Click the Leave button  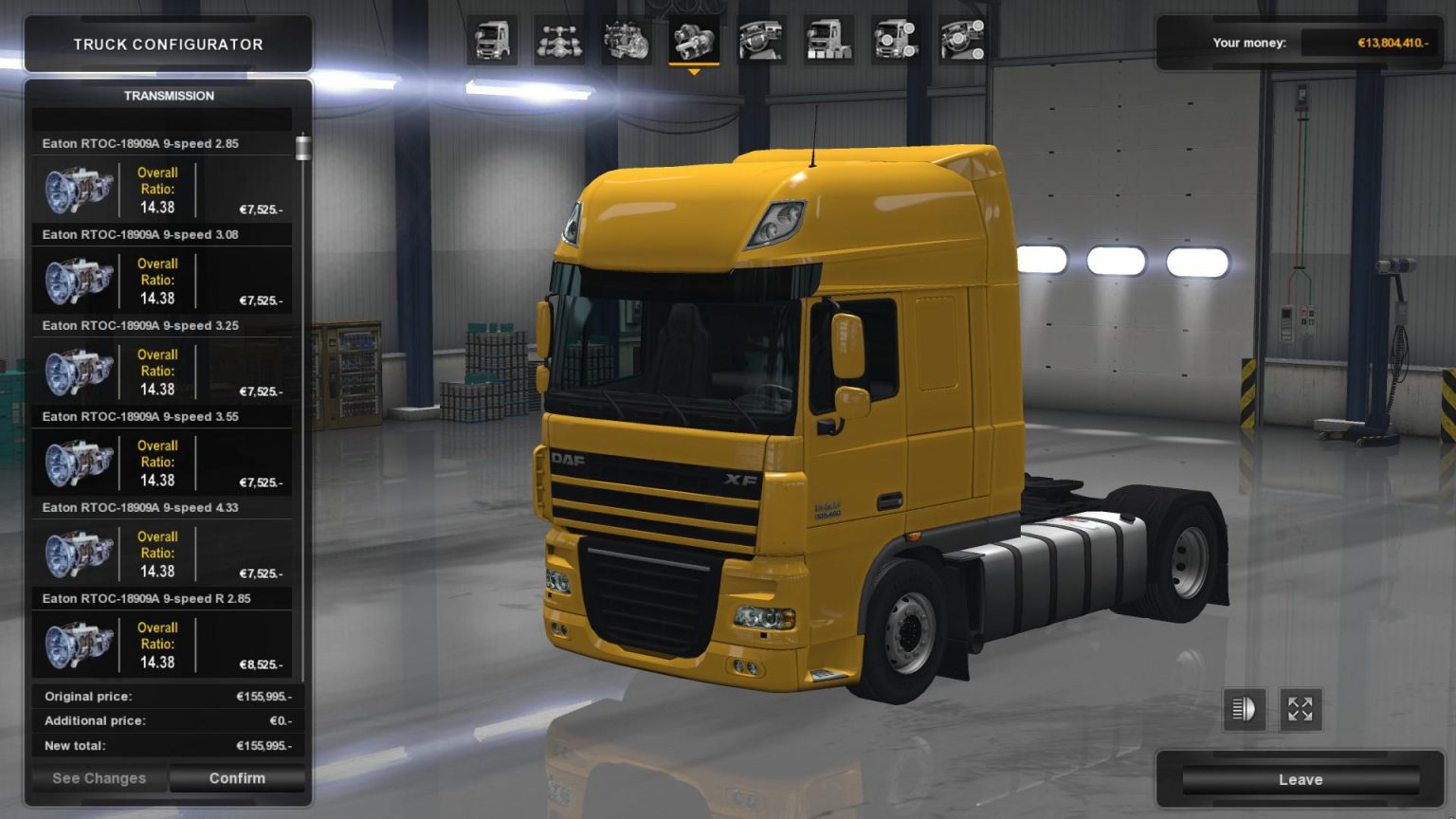point(1301,778)
